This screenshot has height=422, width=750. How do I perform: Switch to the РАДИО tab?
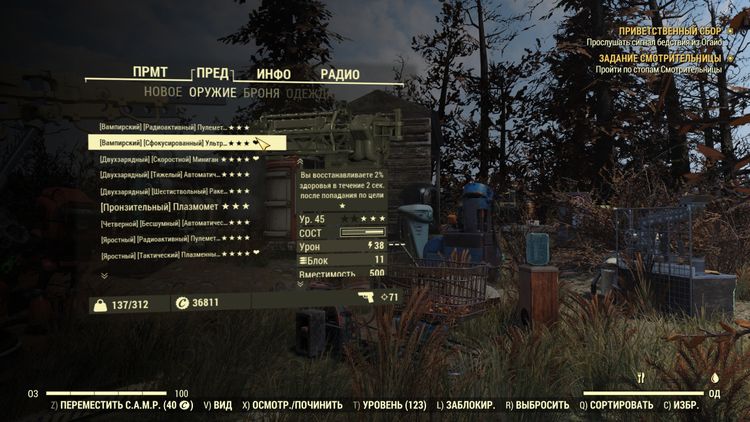[340, 74]
